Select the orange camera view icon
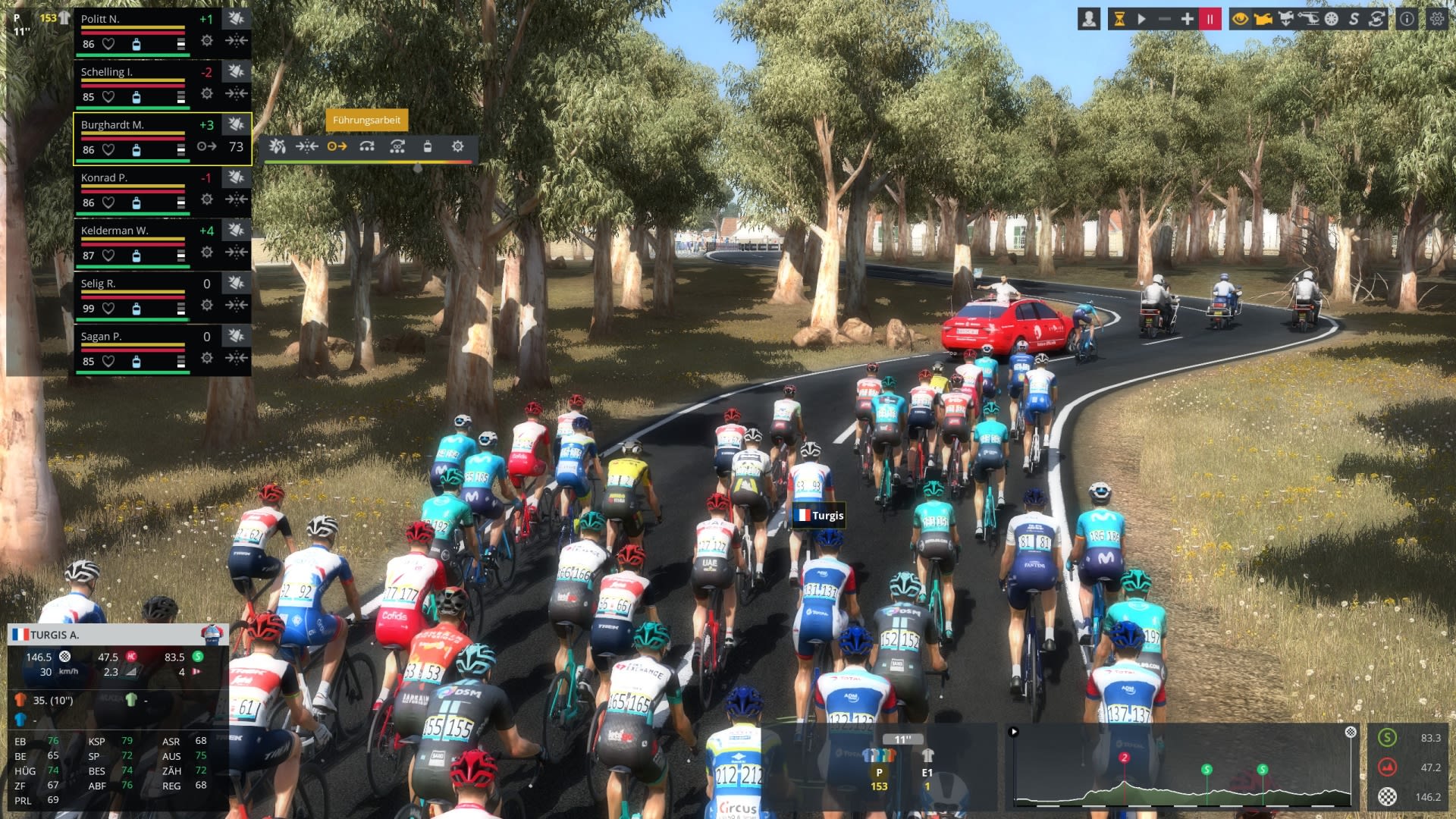The image size is (1456, 819). (x=1263, y=20)
